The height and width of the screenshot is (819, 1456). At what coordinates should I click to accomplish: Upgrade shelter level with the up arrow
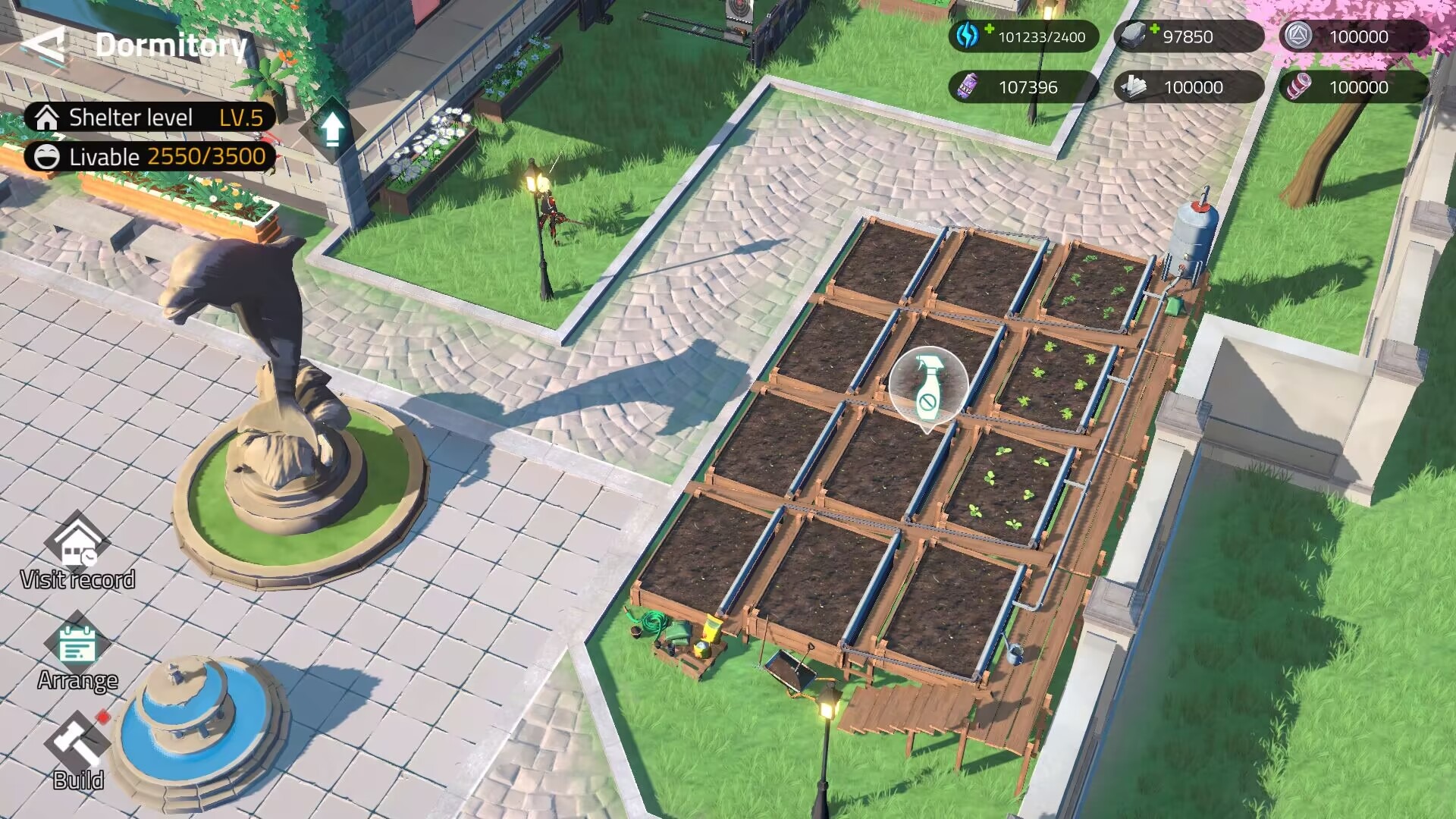(331, 129)
